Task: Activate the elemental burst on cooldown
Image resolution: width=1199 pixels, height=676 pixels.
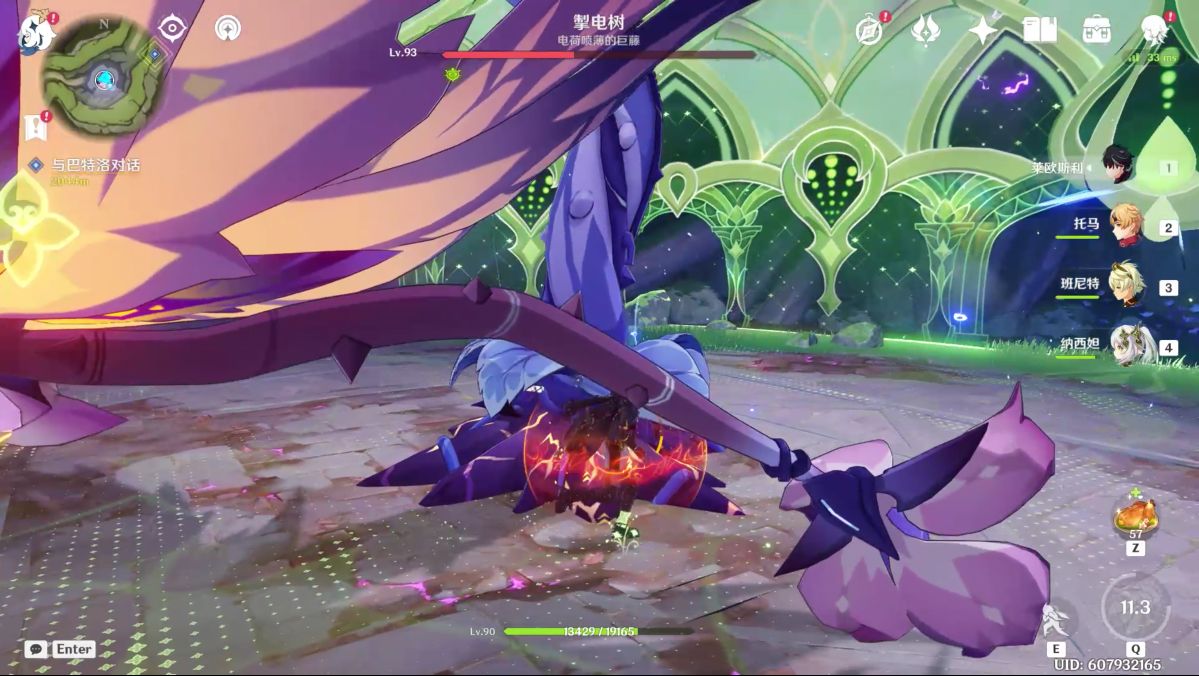Action: 1135,608
